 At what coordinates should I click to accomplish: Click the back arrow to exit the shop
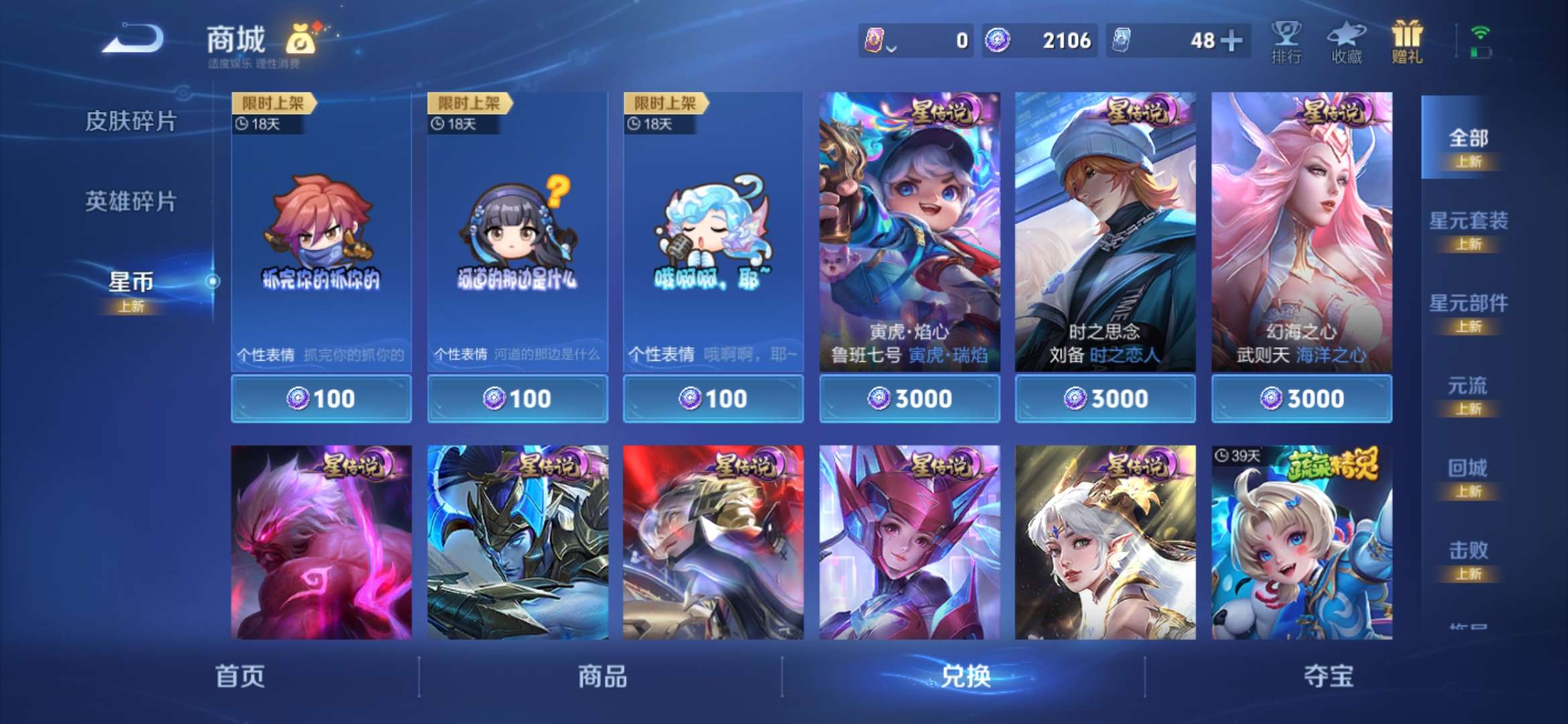[x=131, y=39]
